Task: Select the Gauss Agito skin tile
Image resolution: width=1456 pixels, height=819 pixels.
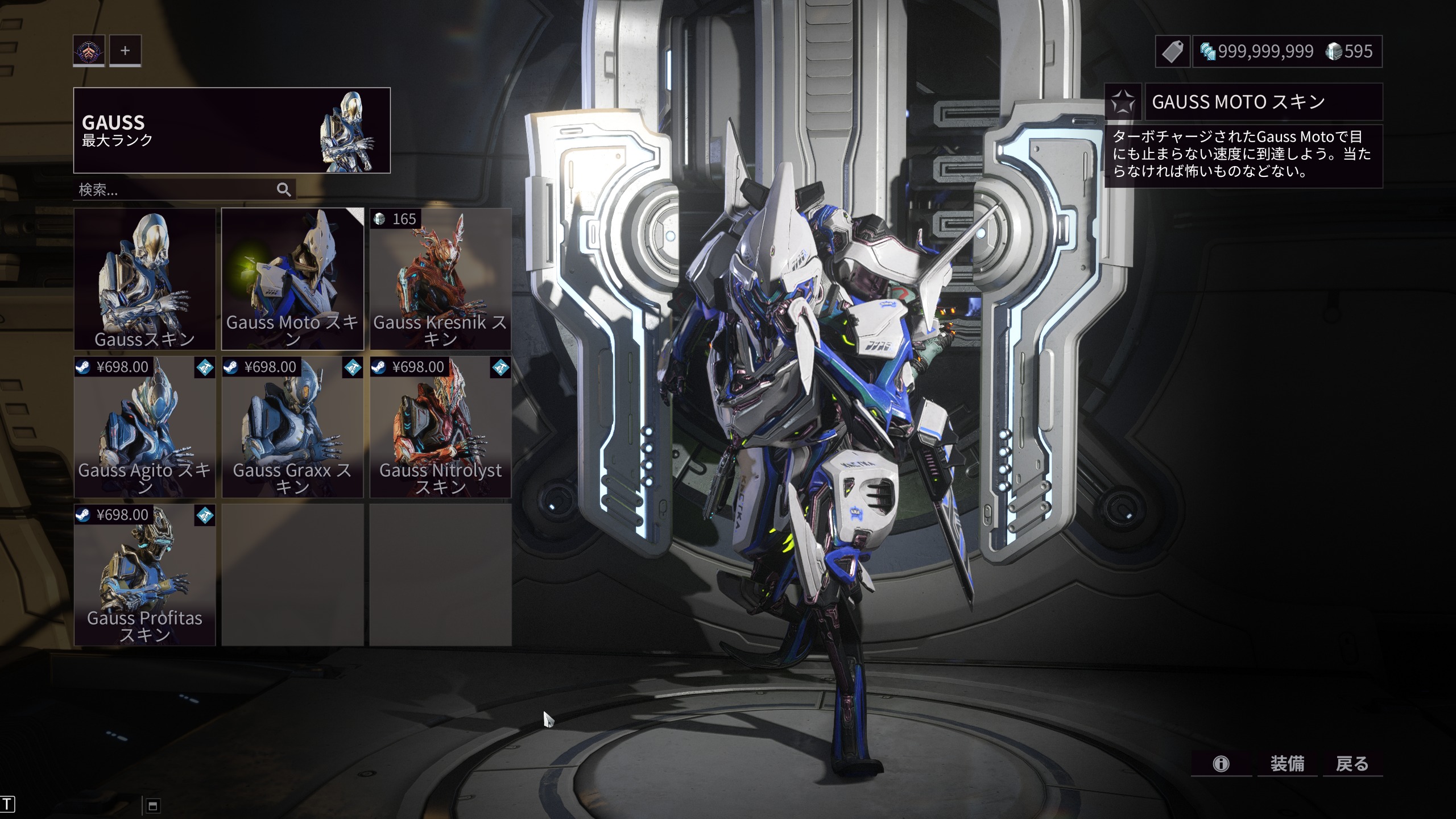Action: point(144,427)
